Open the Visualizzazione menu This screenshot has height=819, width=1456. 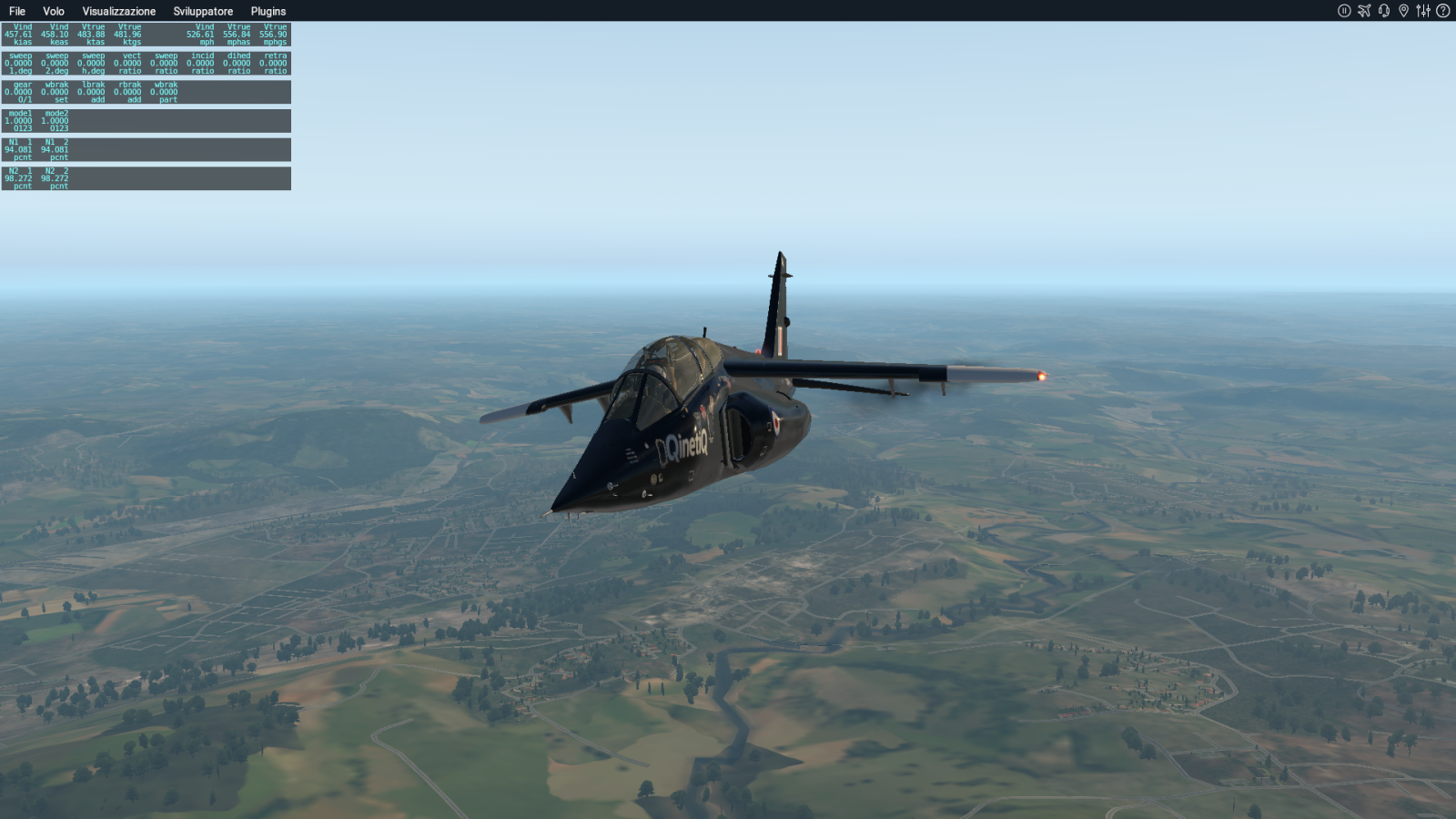[119, 11]
